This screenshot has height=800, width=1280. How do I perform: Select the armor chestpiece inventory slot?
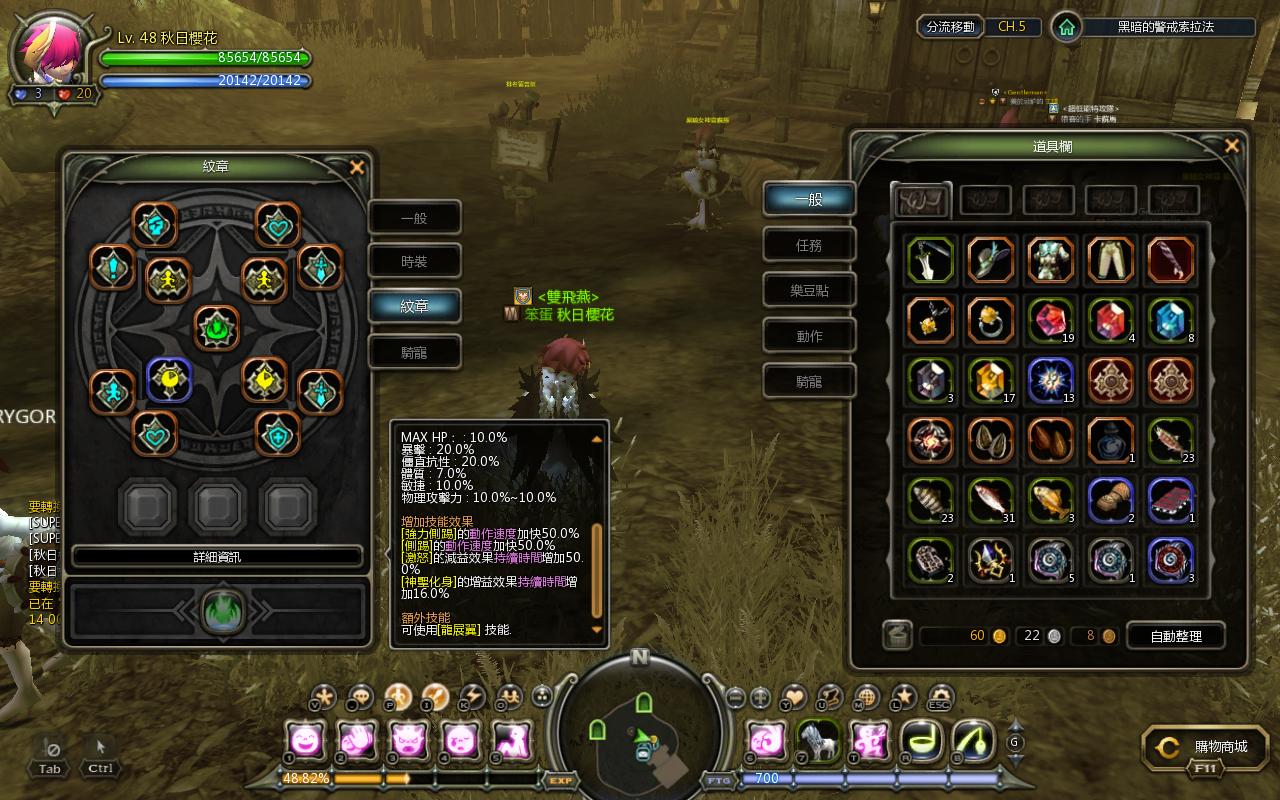(1050, 260)
